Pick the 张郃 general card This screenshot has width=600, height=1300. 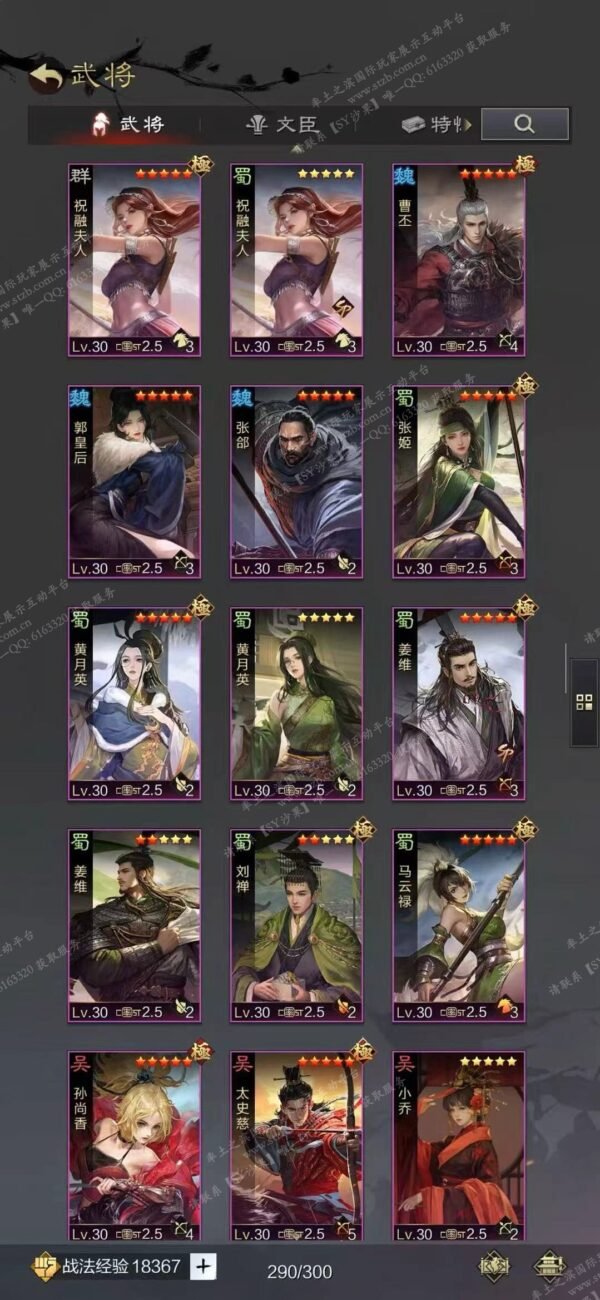coord(296,482)
